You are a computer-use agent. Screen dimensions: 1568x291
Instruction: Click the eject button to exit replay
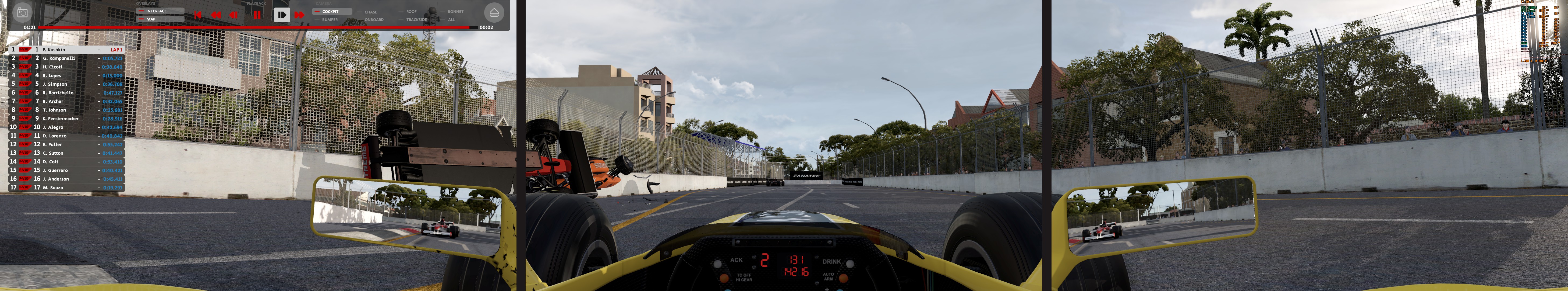point(494,13)
